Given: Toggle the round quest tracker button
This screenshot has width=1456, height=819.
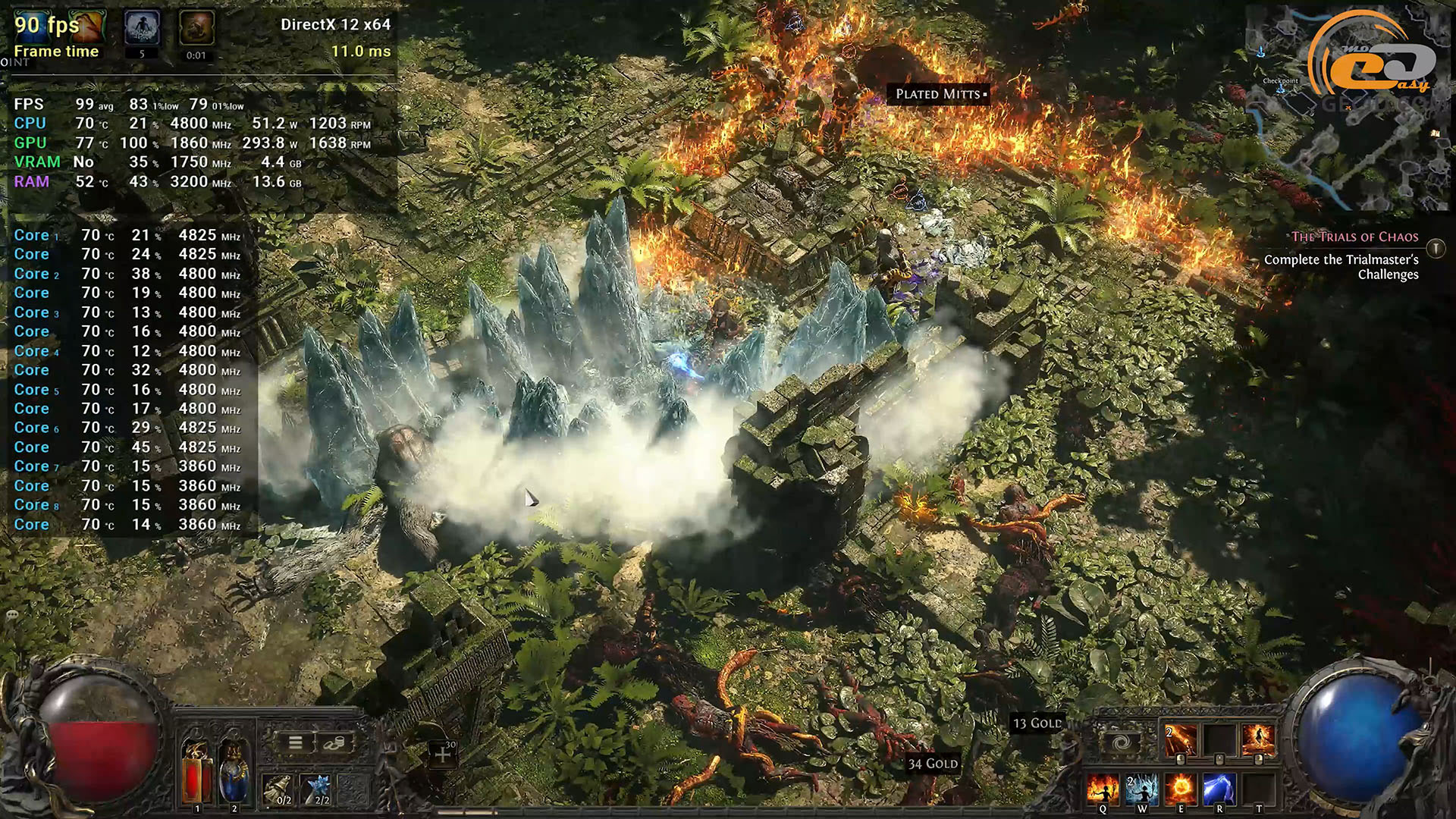Looking at the screenshot, I should tap(1436, 248).
